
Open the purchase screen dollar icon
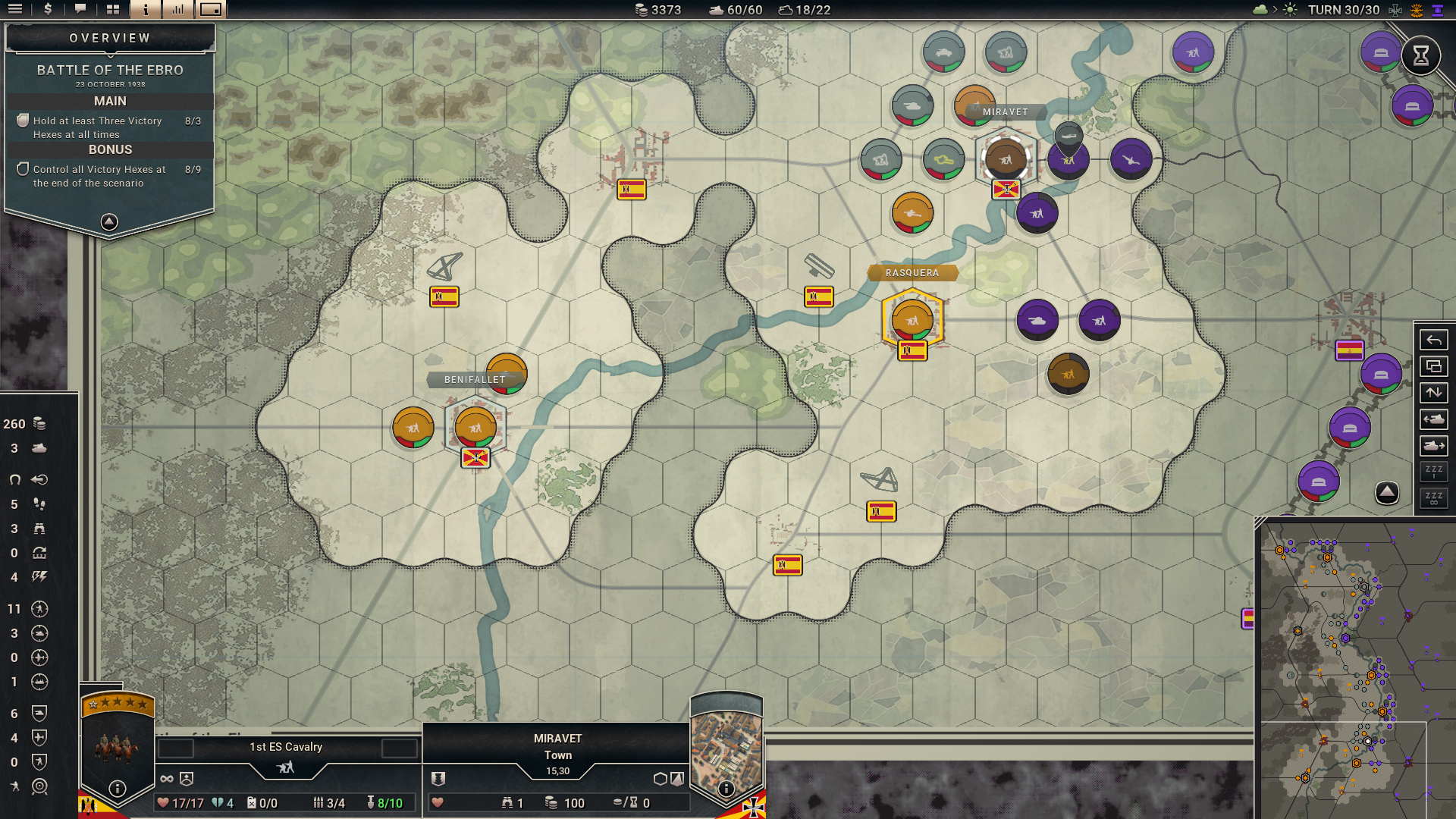[47, 10]
